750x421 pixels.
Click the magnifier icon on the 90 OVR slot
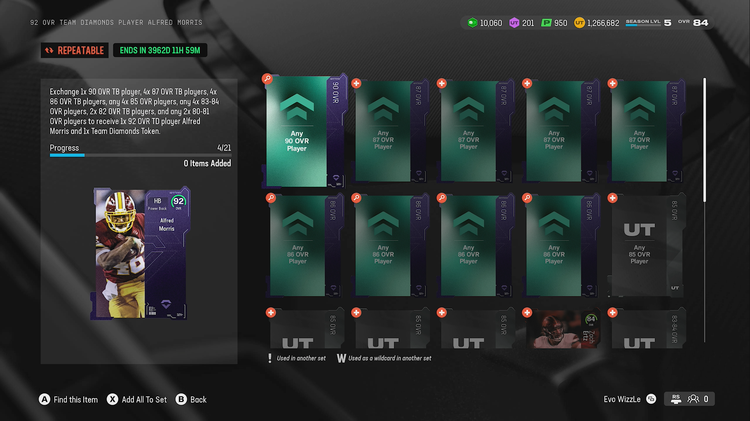(x=267, y=79)
